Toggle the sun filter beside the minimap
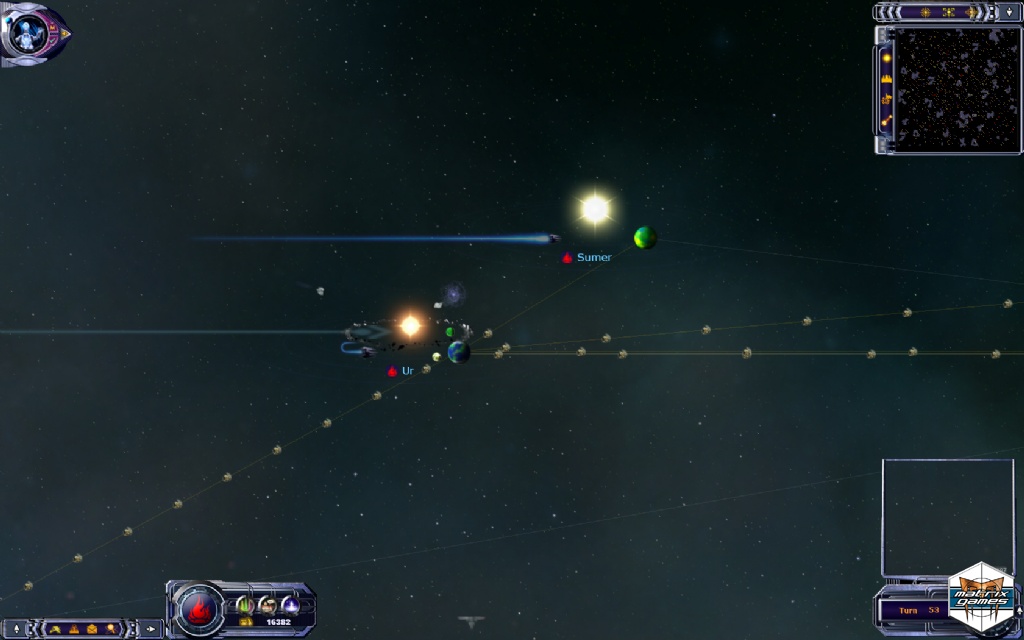This screenshot has width=1024, height=640. pos(886,57)
